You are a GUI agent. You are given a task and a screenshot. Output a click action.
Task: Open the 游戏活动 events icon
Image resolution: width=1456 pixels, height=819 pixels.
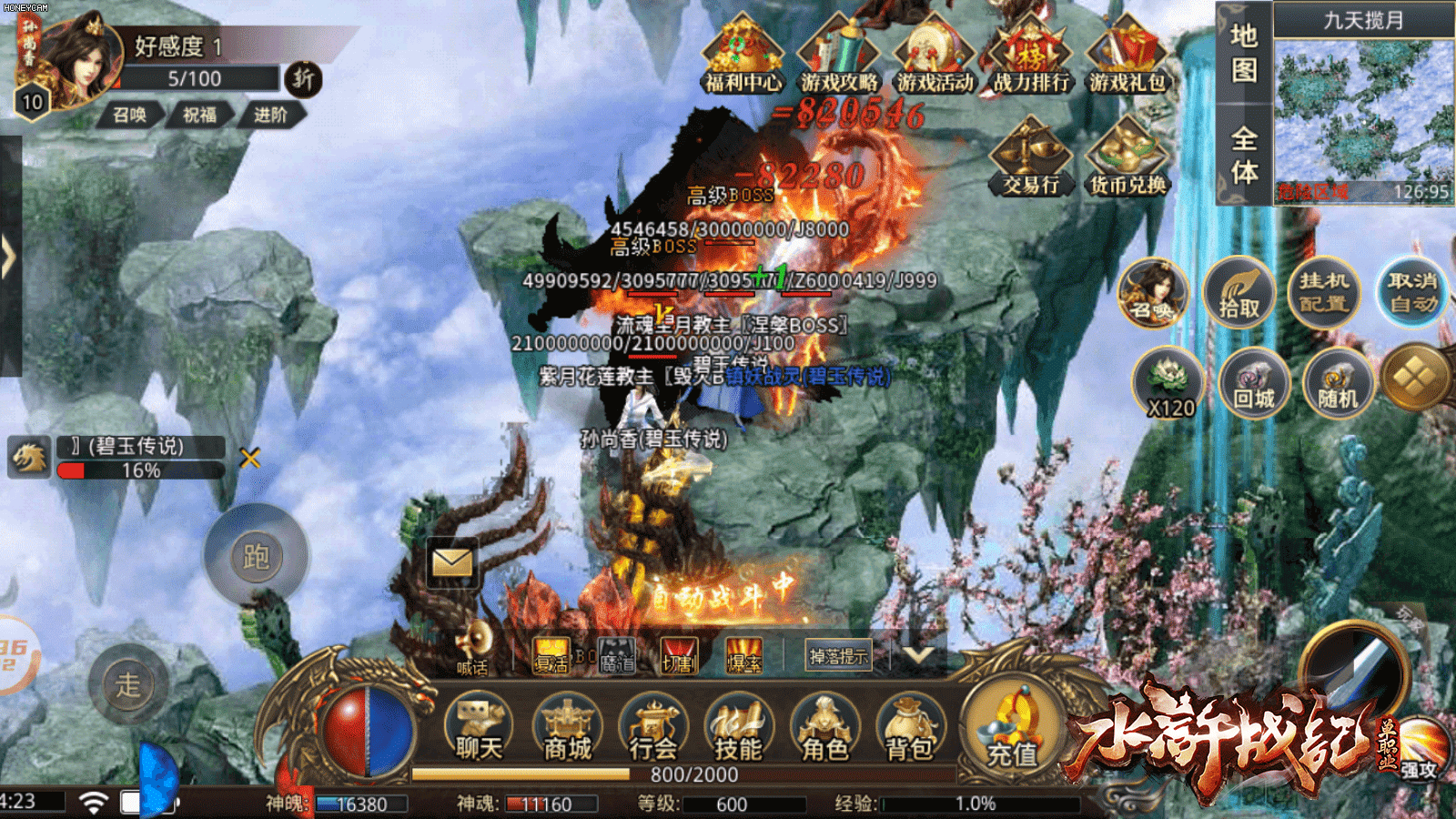pyautogui.click(x=935, y=56)
